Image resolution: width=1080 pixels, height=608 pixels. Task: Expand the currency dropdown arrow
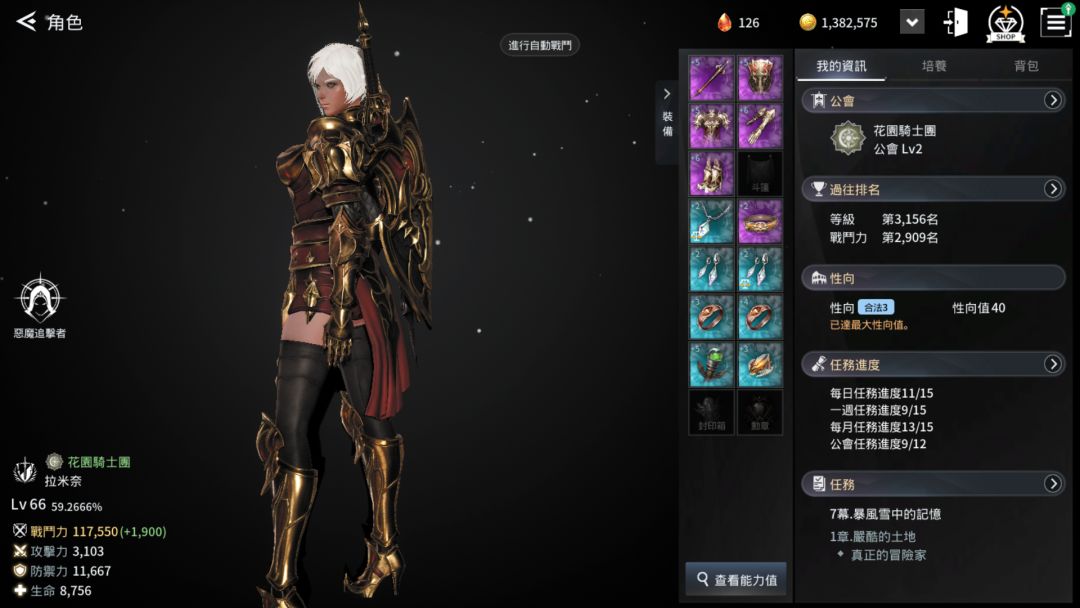coord(912,22)
